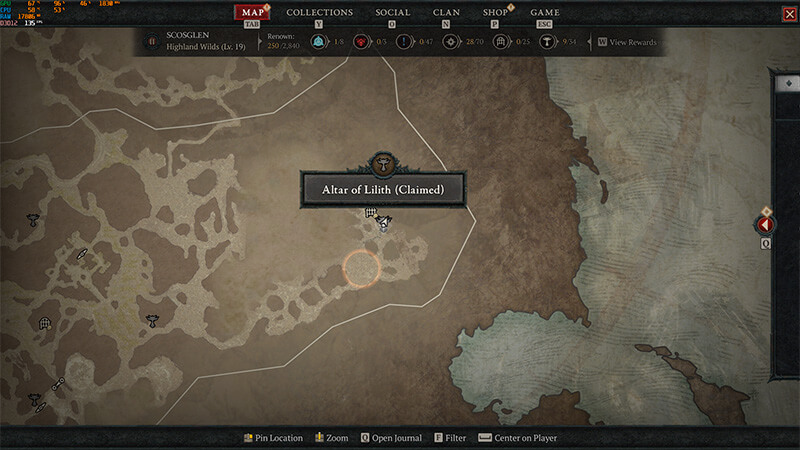This screenshot has height=450, width=800.
Task: Click the dungeon gate marker near the altar
Action: [370, 212]
